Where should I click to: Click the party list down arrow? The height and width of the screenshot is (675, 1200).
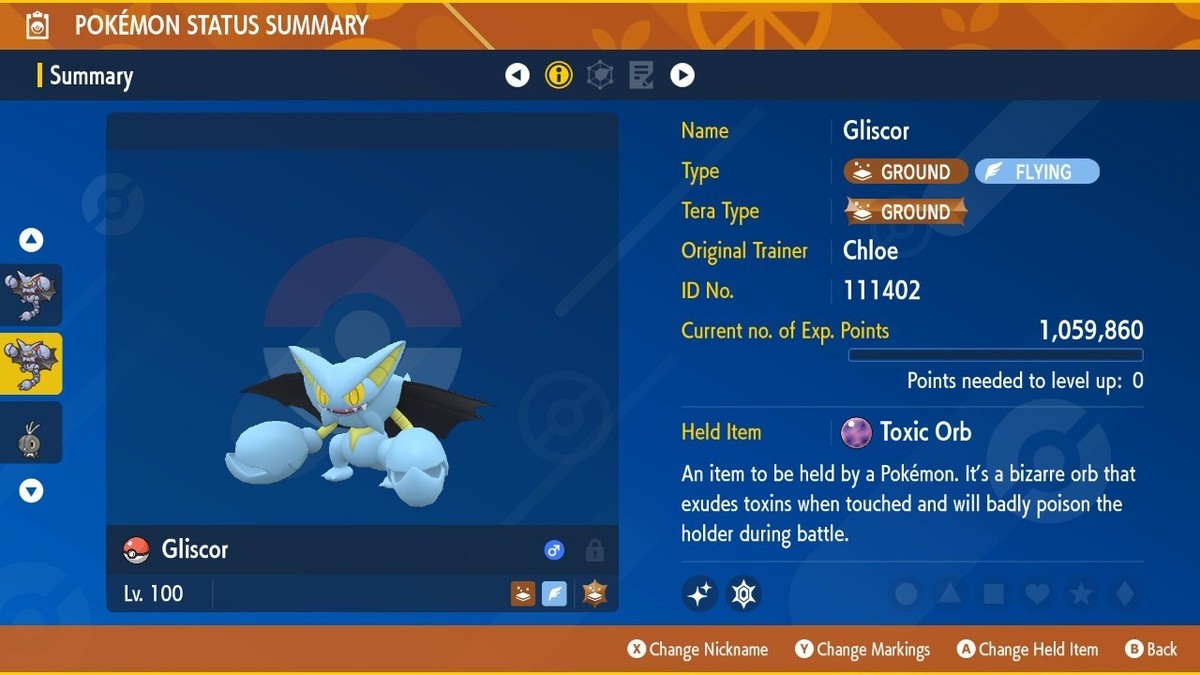[x=31, y=491]
